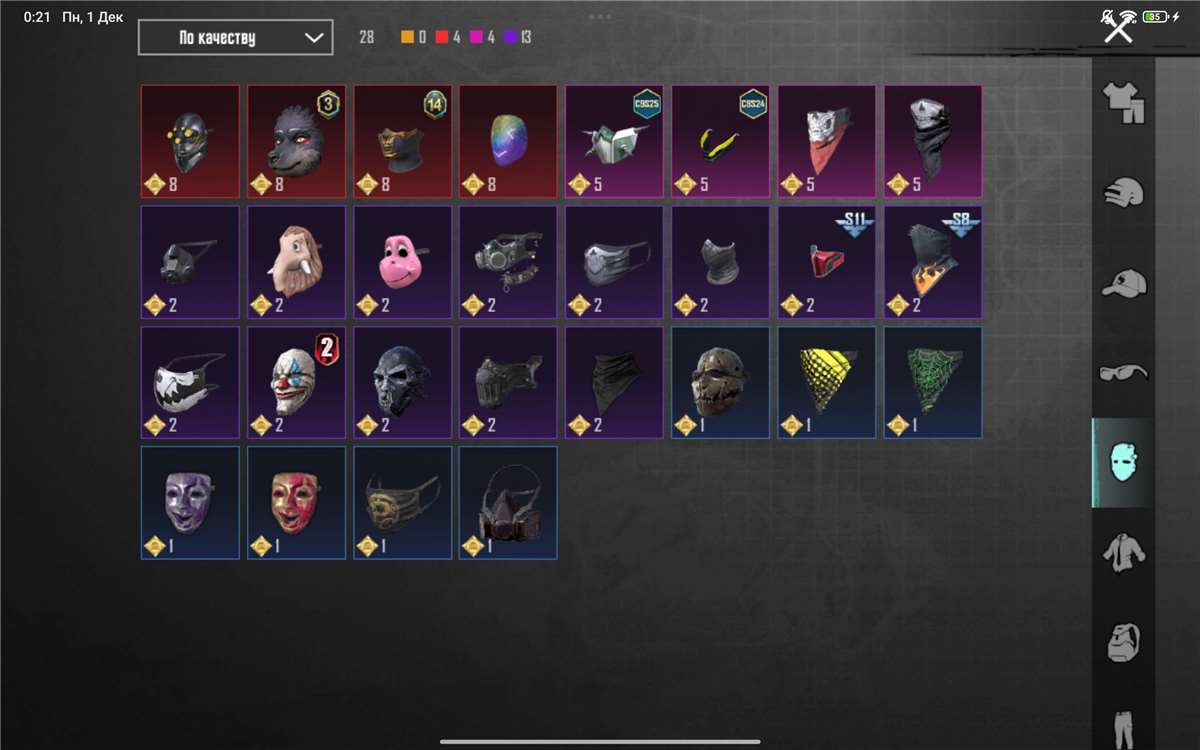
Task: Select the pink hippo mask
Action: tap(402, 262)
